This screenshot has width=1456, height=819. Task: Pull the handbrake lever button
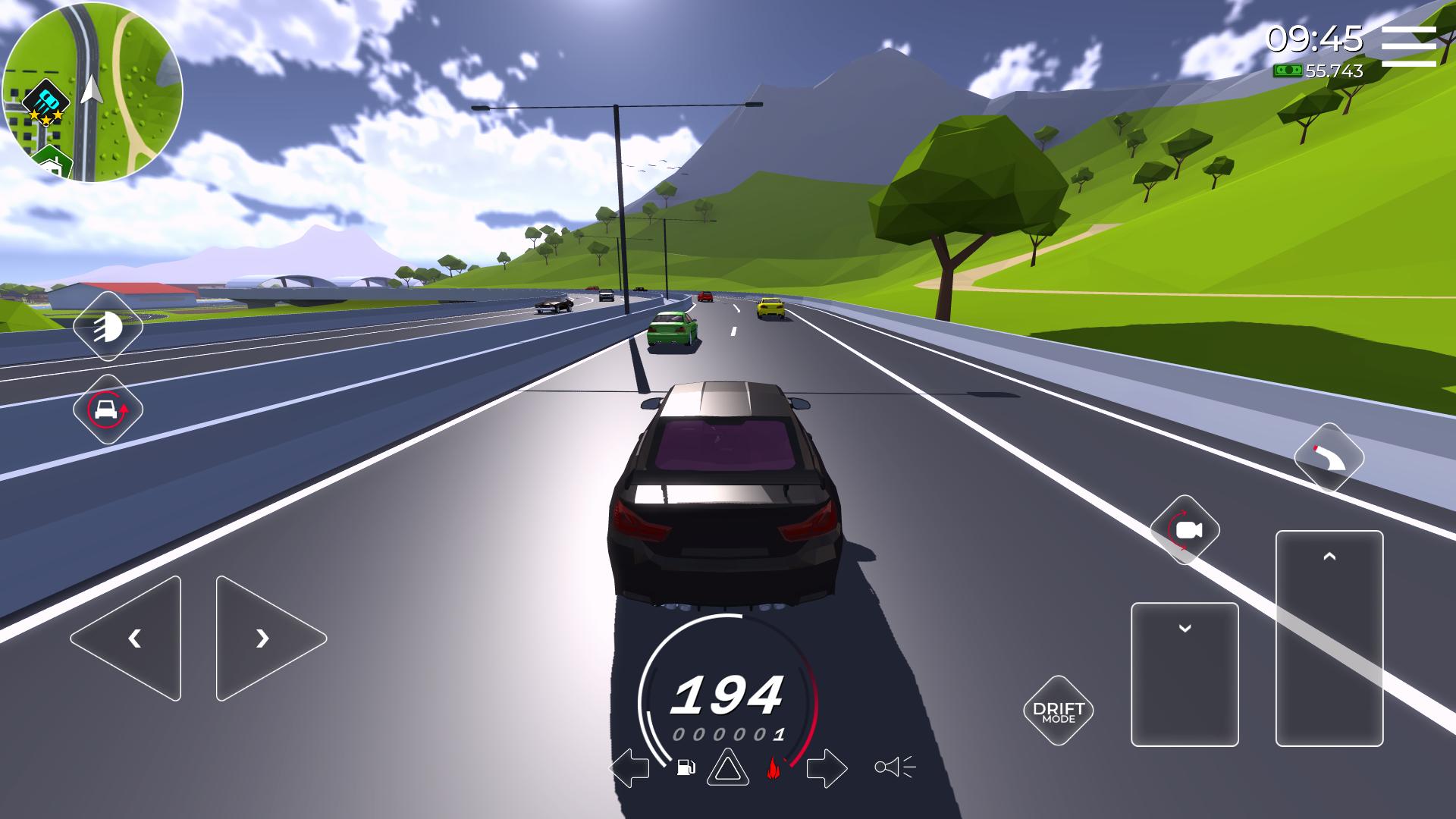point(1329,458)
